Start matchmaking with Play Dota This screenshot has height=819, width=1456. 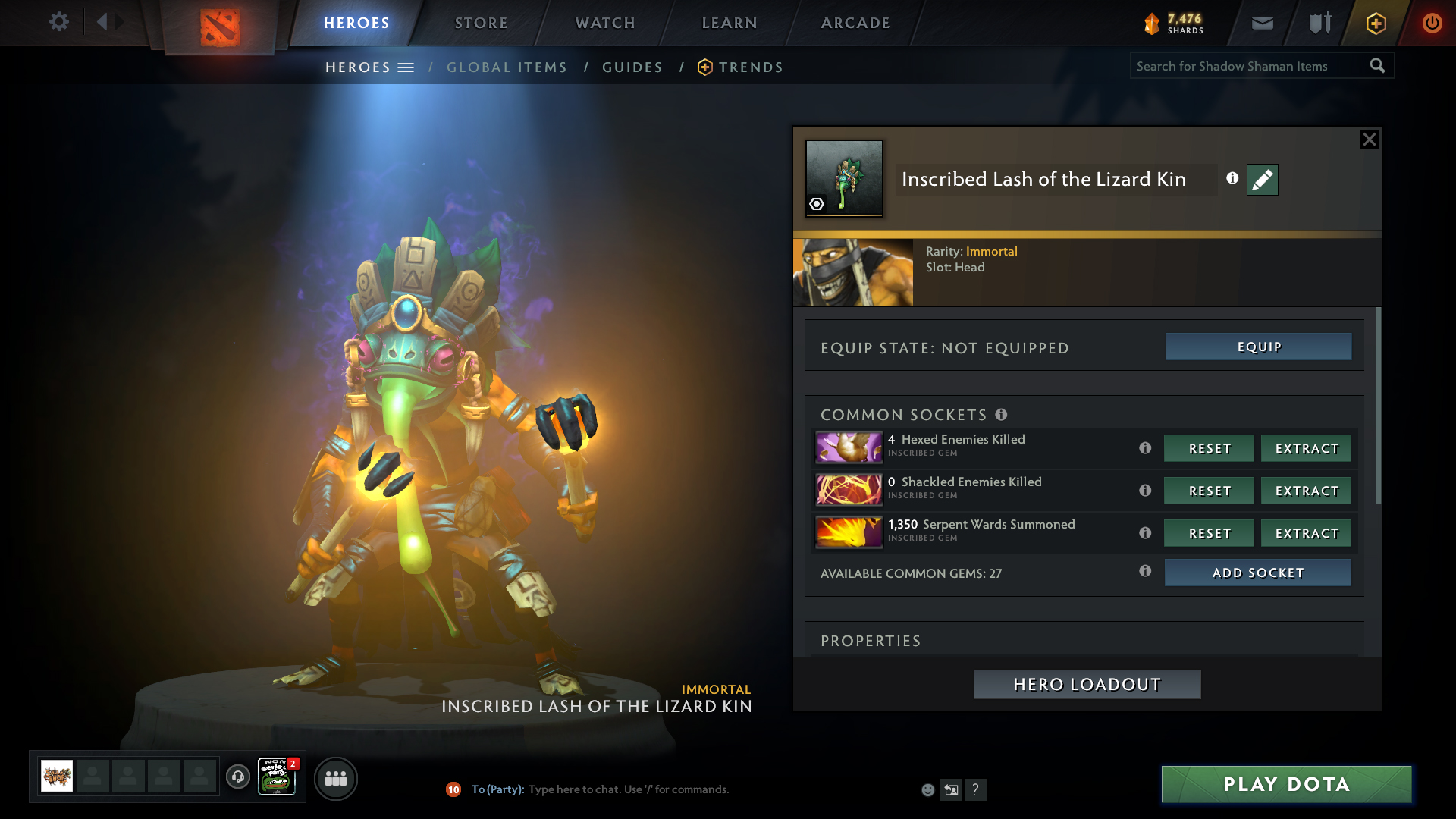tap(1286, 784)
